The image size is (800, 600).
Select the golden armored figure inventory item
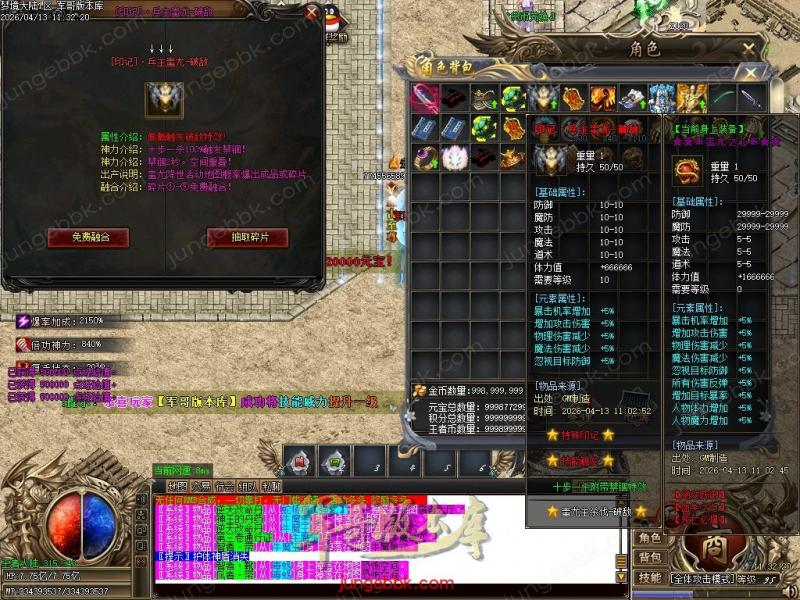click(690, 98)
